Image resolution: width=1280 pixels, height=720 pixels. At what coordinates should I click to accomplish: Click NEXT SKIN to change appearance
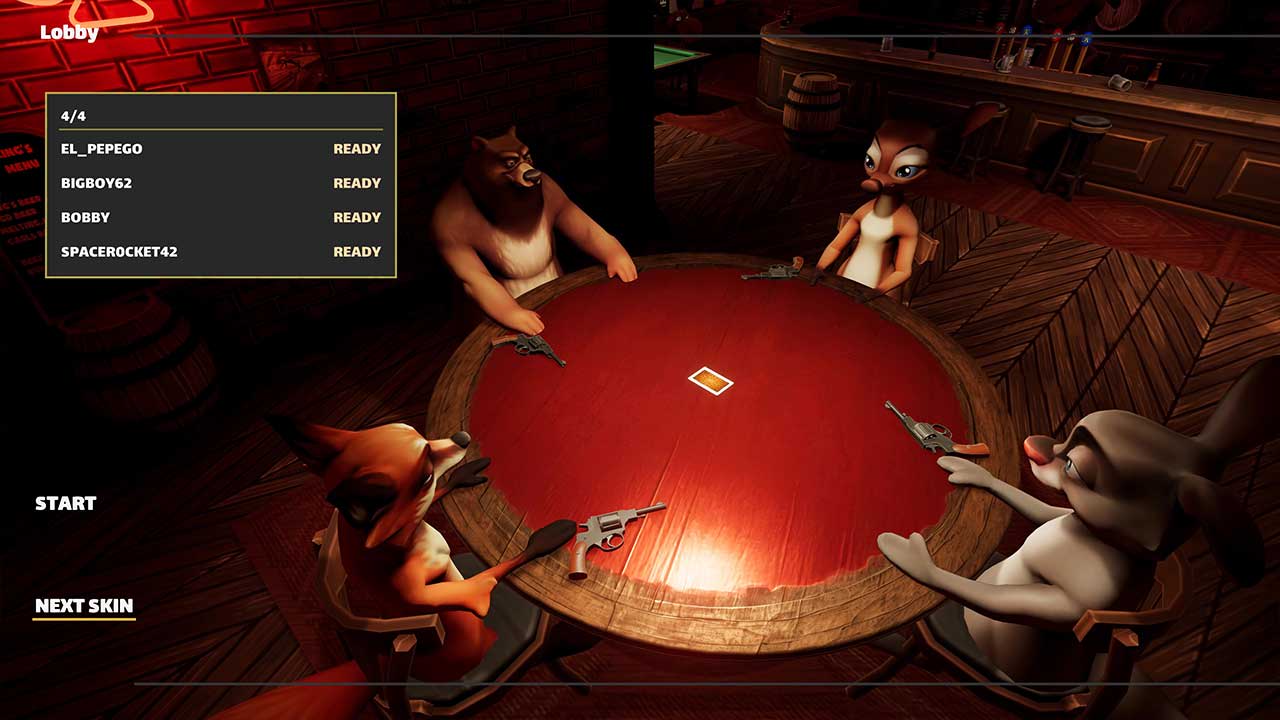click(85, 605)
